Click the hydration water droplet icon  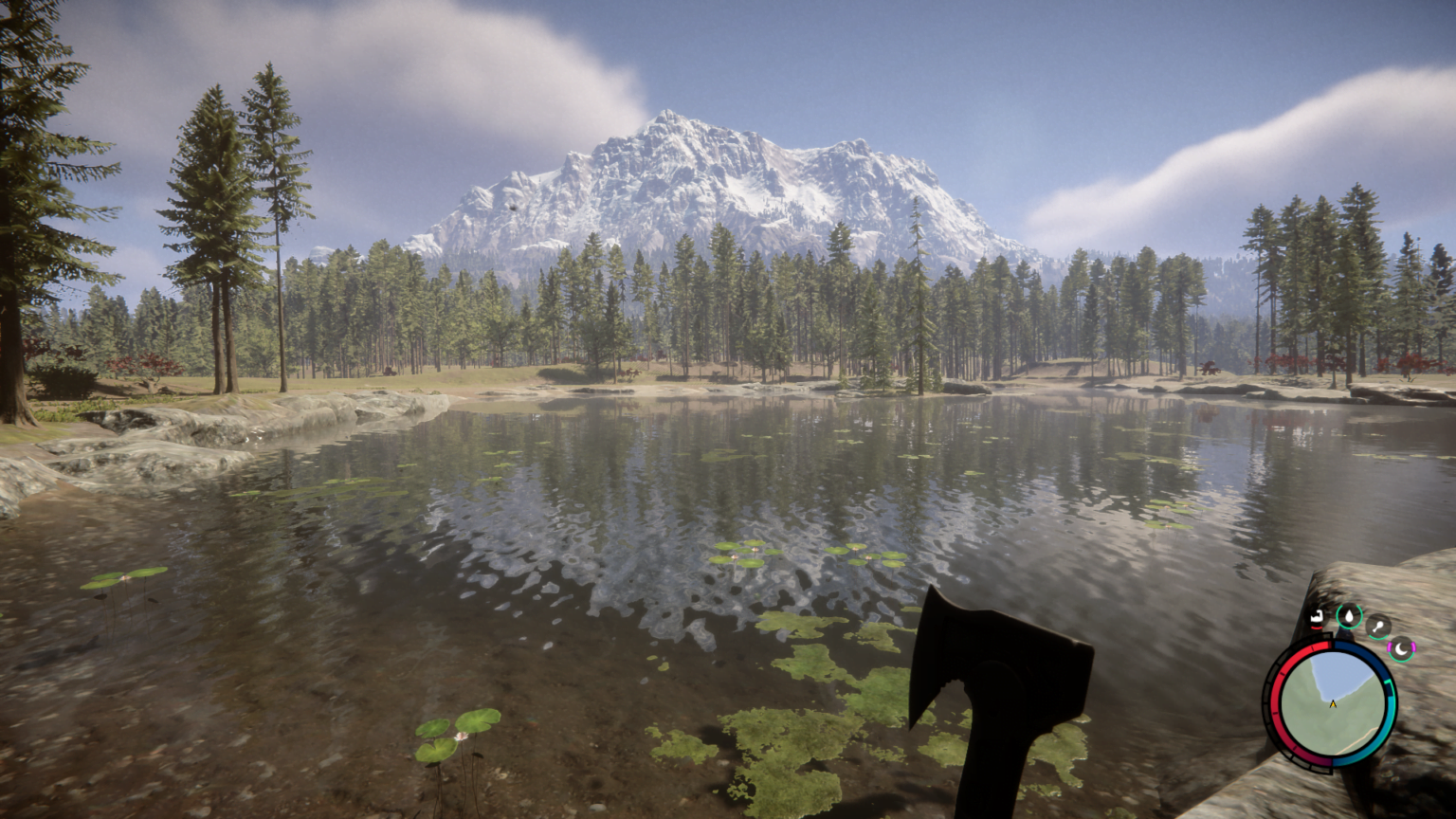tap(1349, 614)
